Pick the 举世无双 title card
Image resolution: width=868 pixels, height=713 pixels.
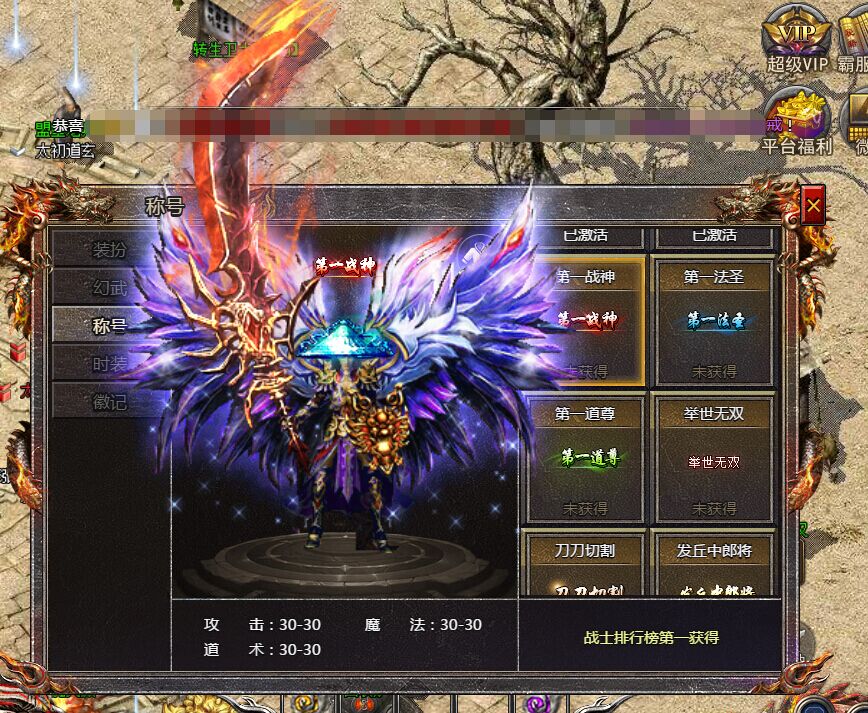click(x=714, y=458)
